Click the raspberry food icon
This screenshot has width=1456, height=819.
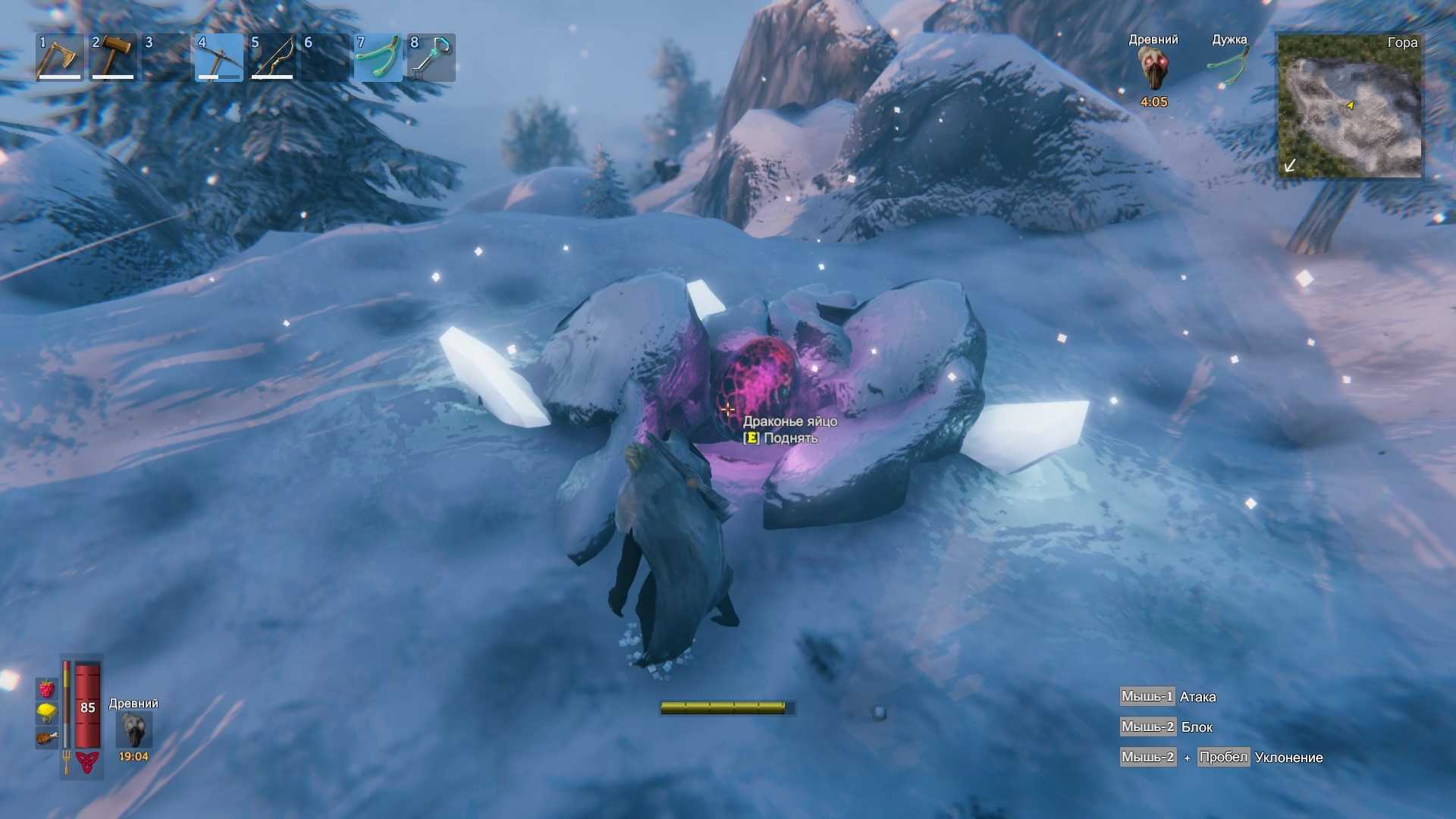click(x=46, y=689)
